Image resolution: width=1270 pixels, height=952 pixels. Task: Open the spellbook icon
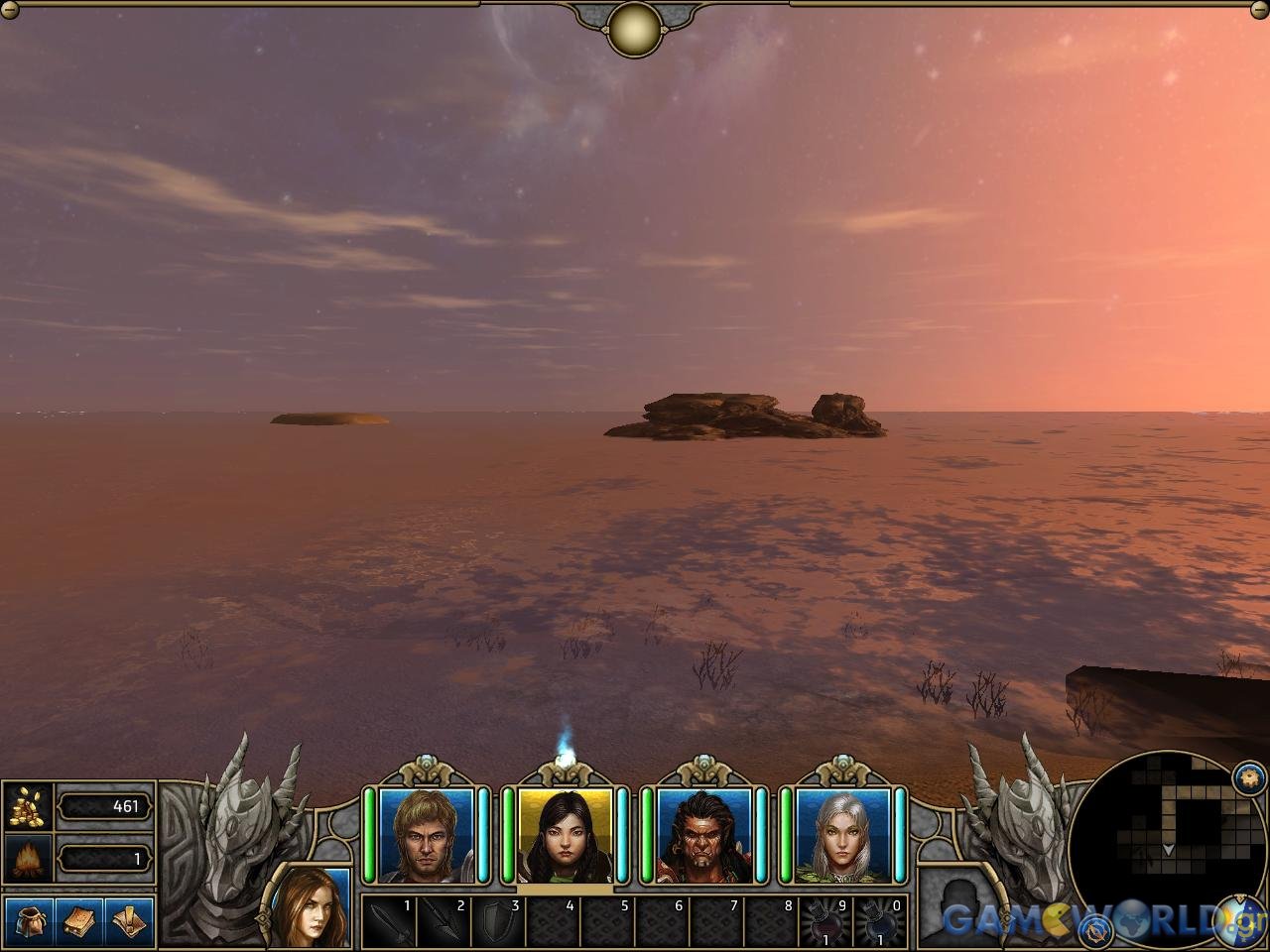pyautogui.click(x=80, y=922)
